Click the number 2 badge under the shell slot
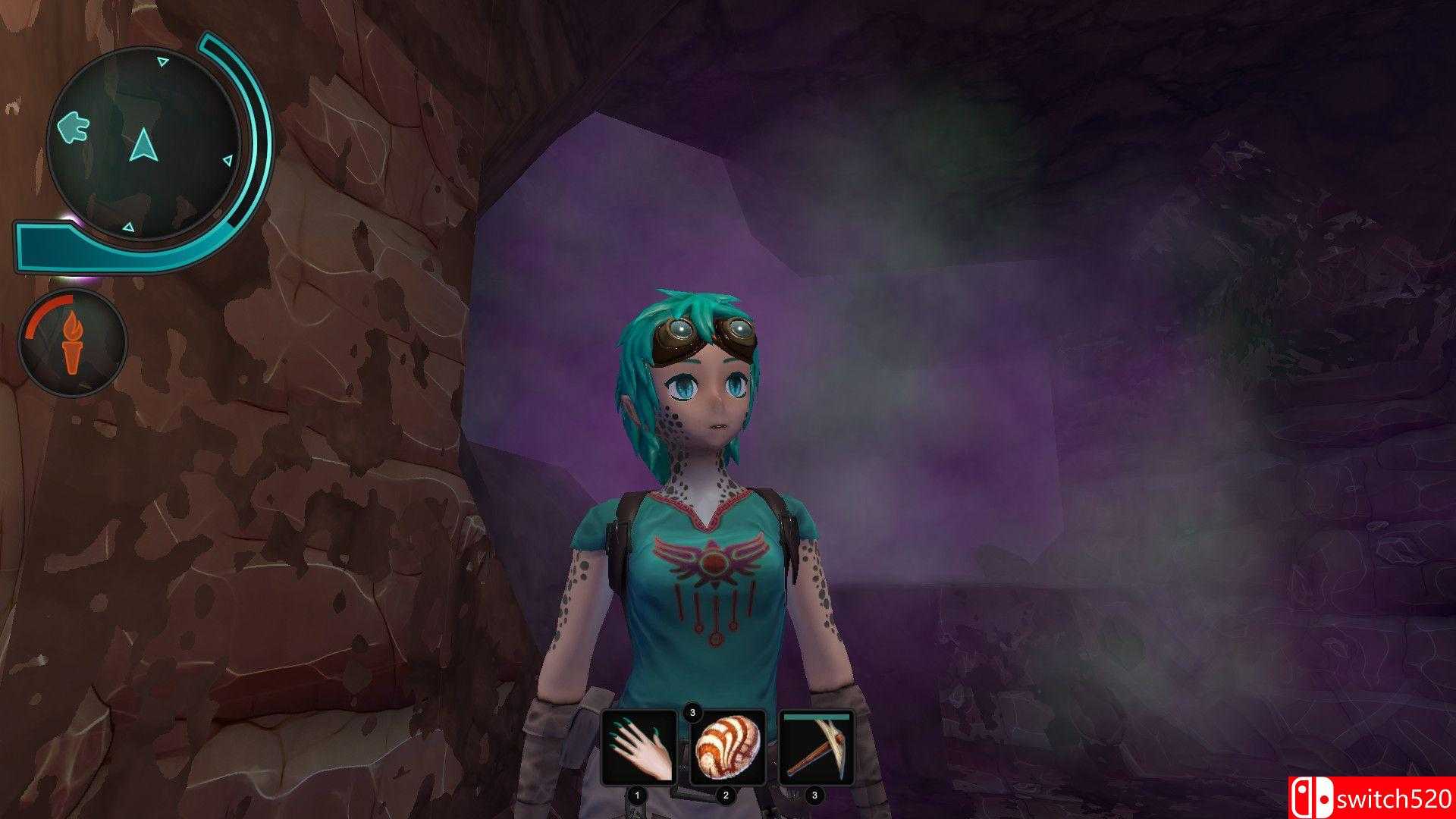Screen dimensions: 1456x819 [x=726, y=794]
